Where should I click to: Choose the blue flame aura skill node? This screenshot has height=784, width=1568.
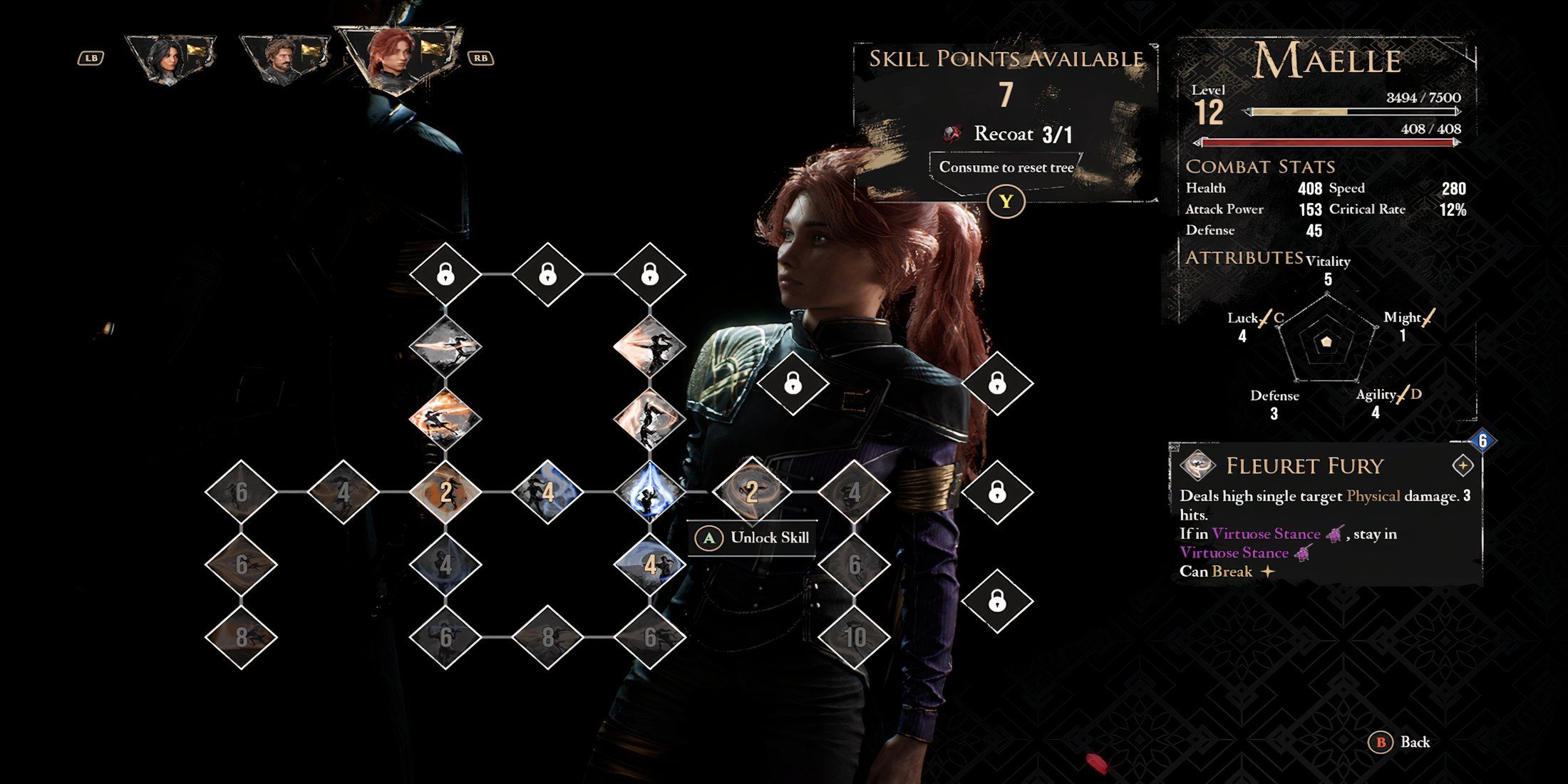pyautogui.click(x=649, y=492)
